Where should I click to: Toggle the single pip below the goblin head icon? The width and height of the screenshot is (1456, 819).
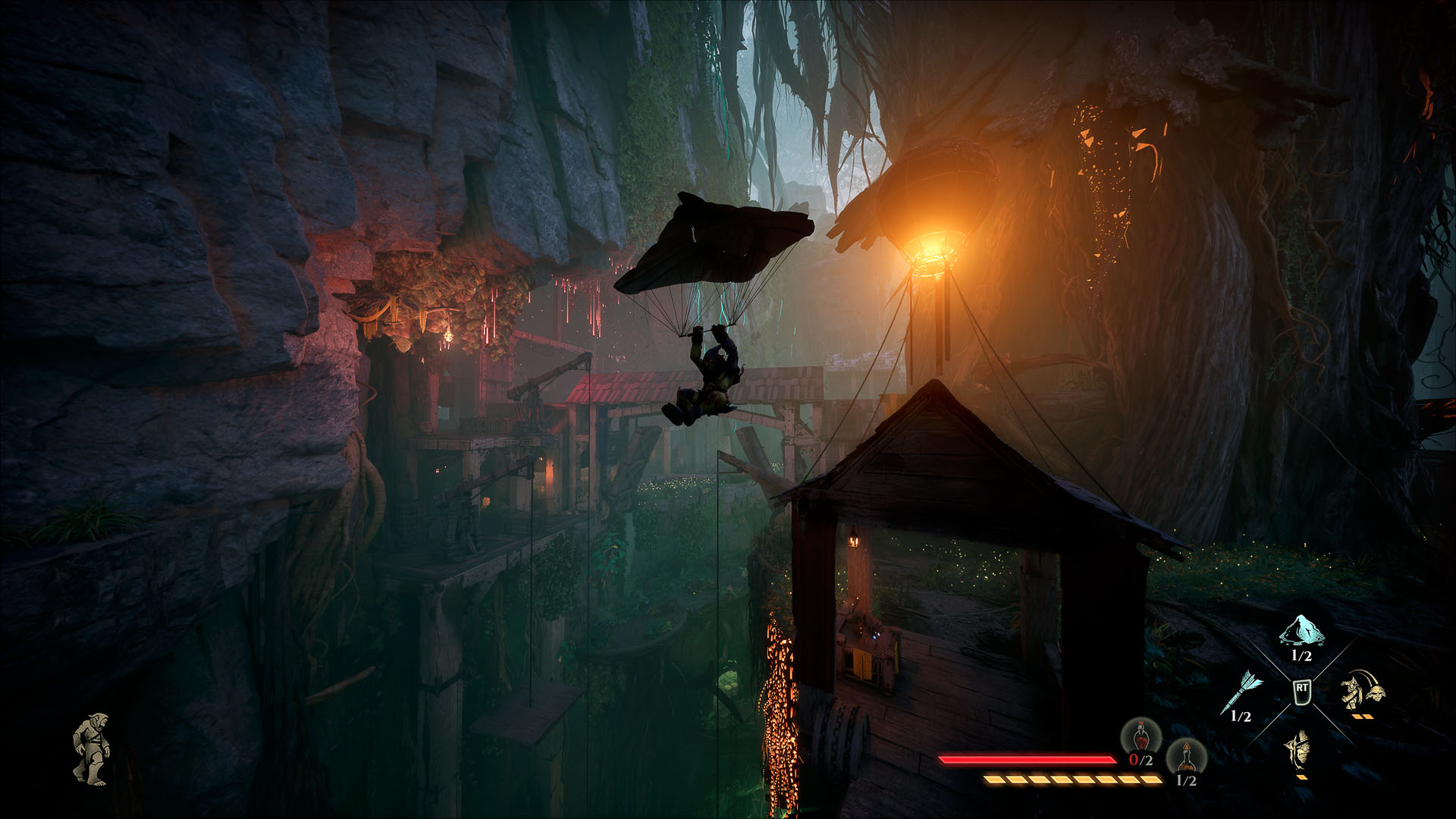click(1302, 779)
